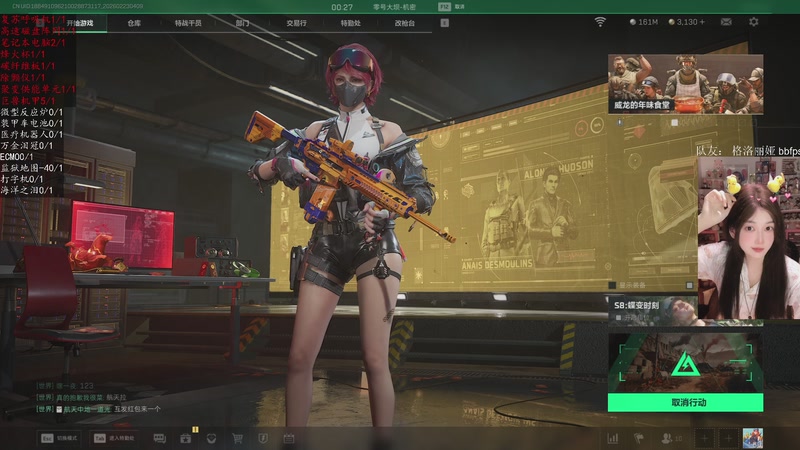Go to the 交易行 trading tab
This screenshot has width=800, height=450.
click(296, 22)
